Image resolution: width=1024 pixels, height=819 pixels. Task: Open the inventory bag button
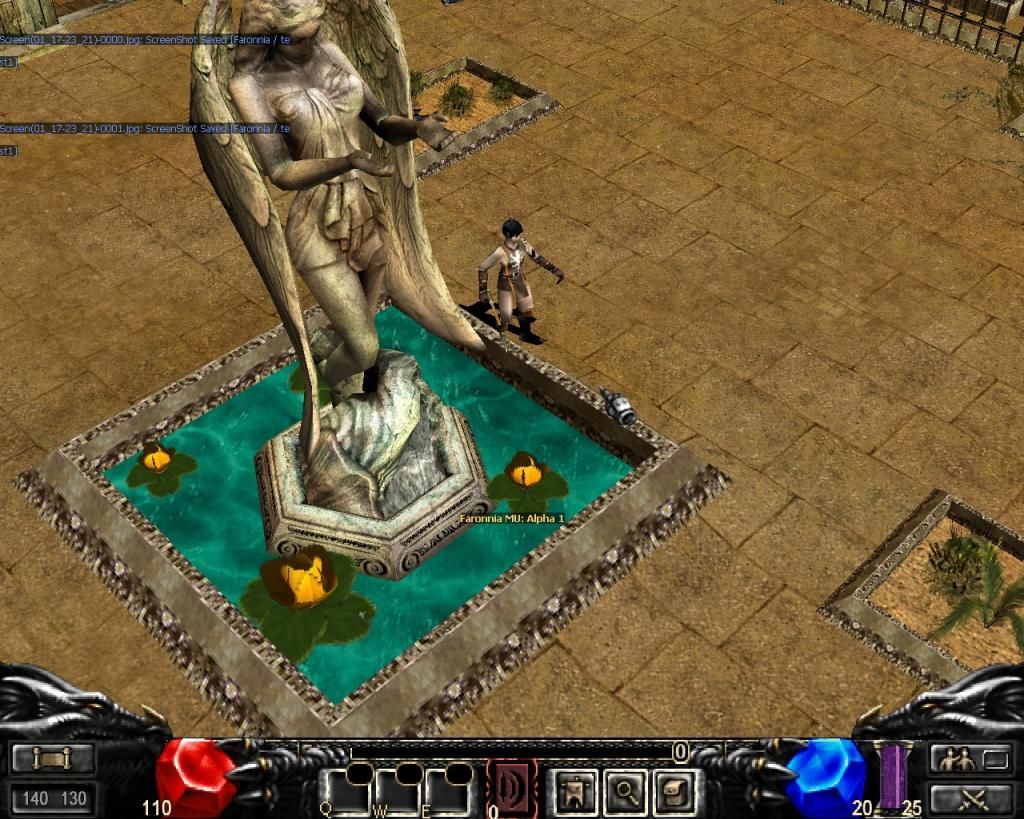tap(675, 791)
